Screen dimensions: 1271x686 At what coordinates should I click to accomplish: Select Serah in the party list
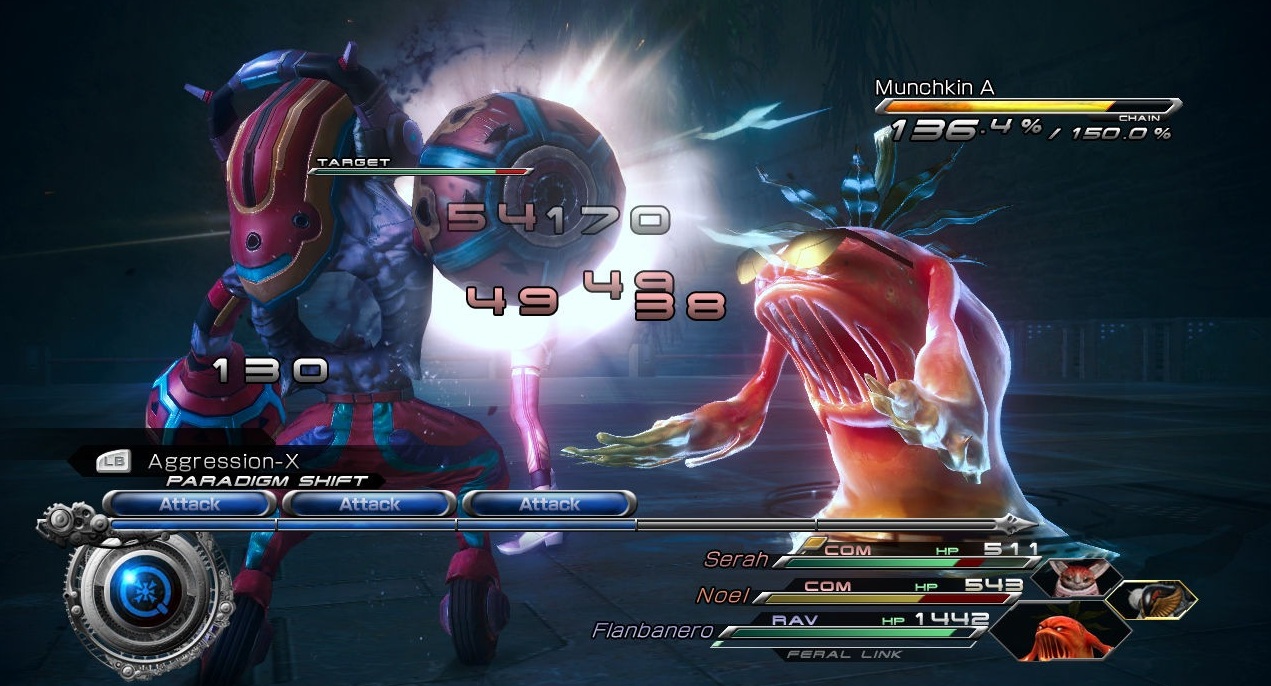coord(736,559)
